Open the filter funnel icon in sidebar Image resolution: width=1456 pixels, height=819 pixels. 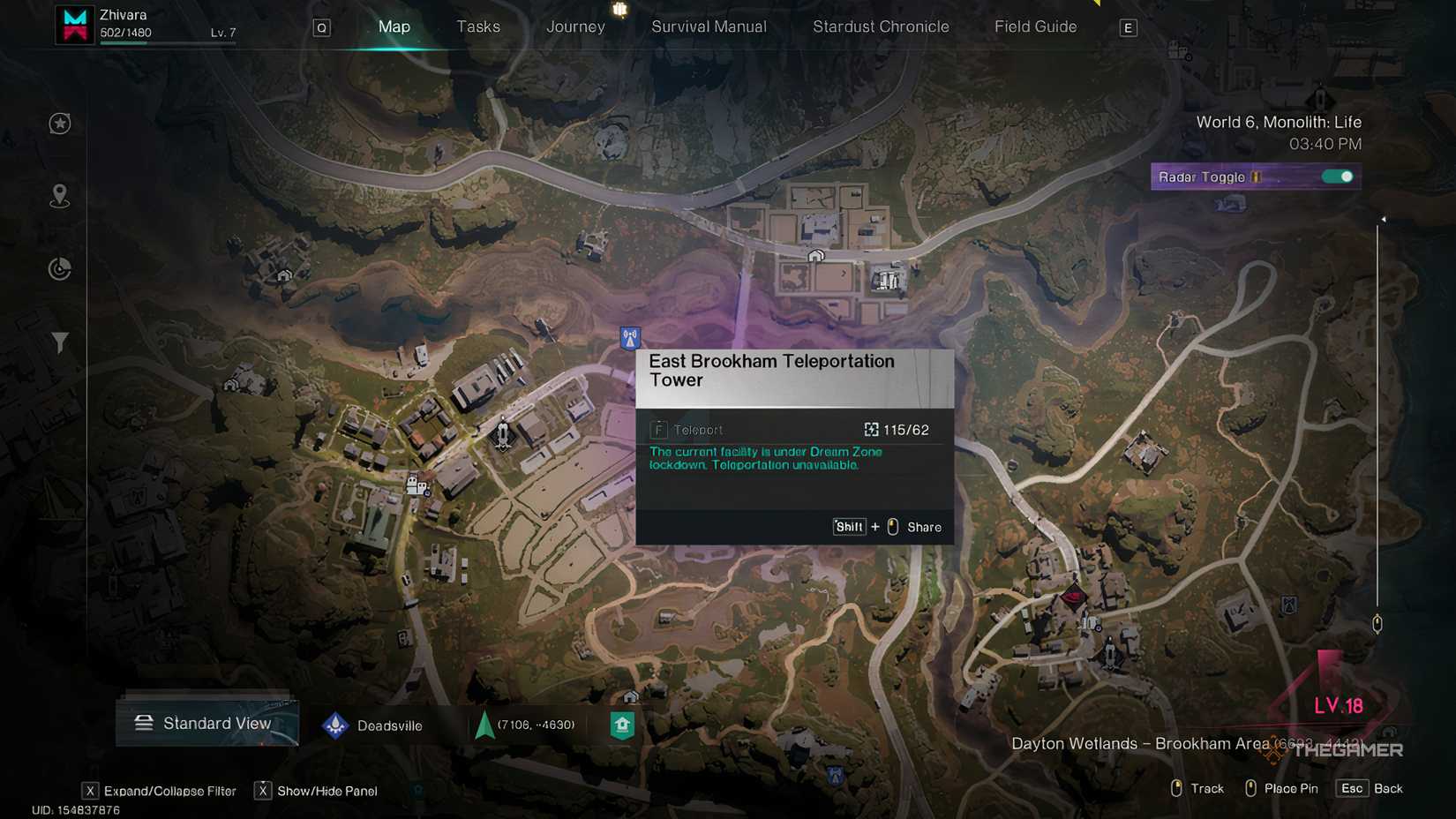[x=59, y=342]
